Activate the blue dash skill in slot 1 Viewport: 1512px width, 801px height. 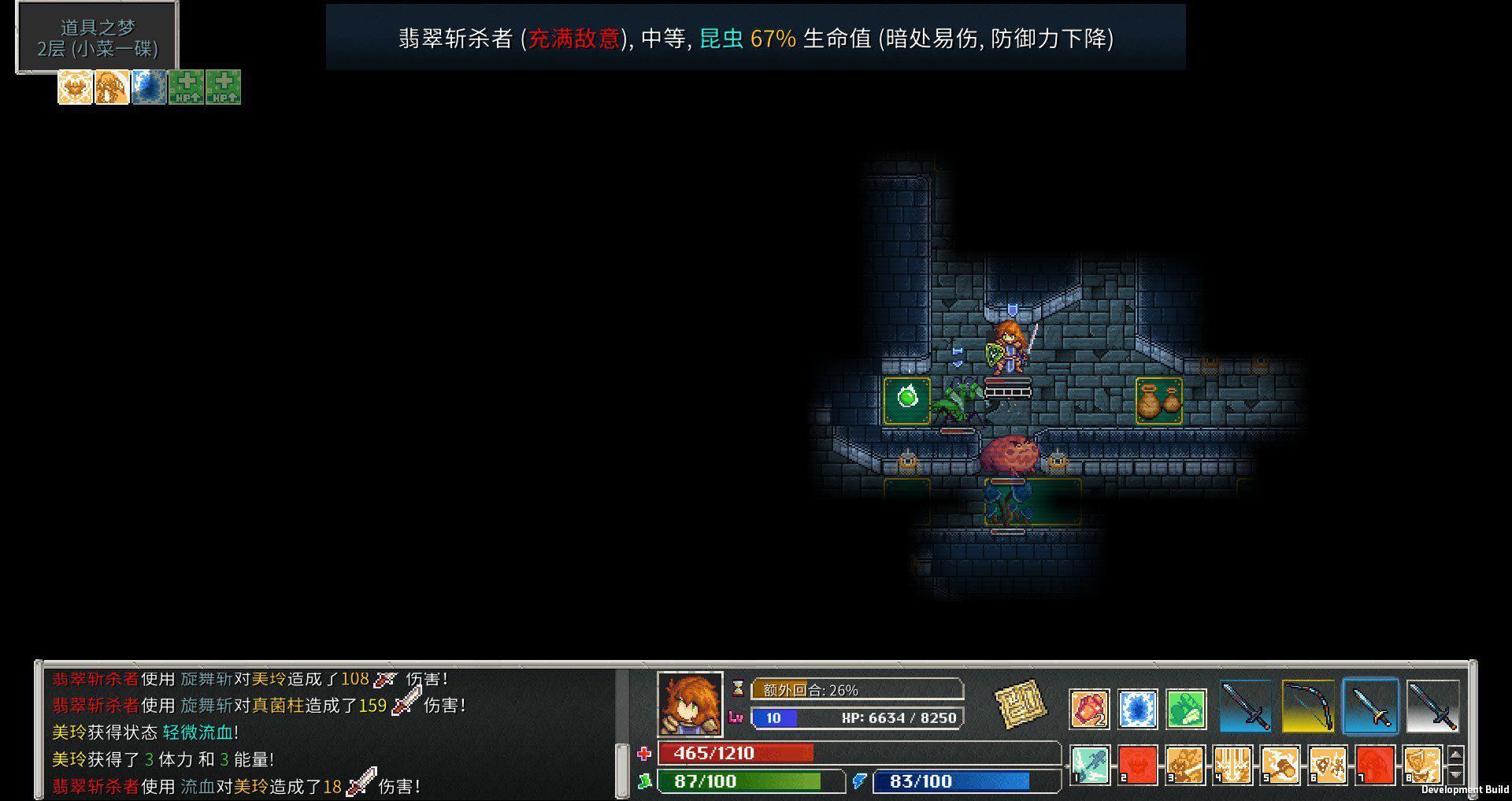tap(1089, 765)
